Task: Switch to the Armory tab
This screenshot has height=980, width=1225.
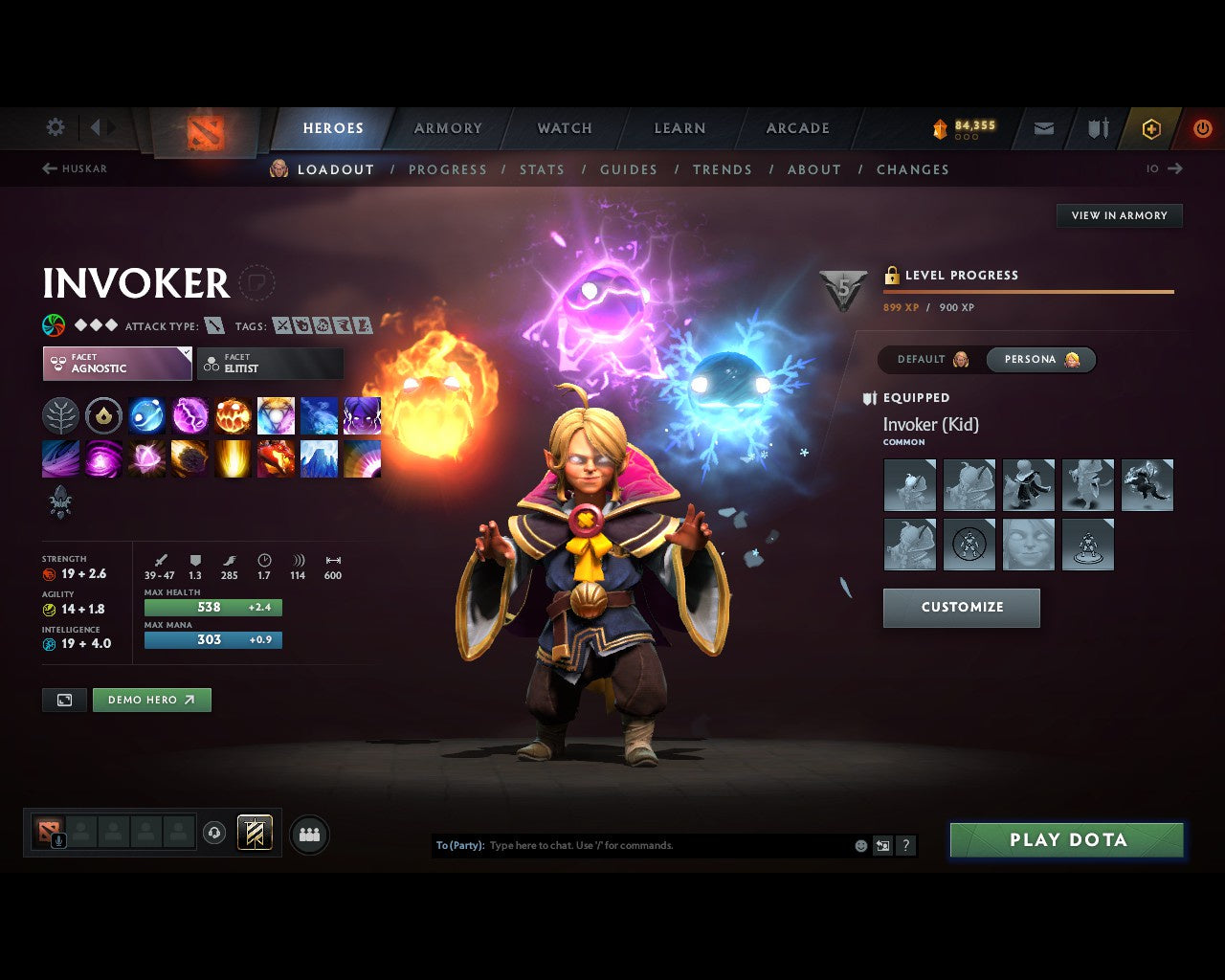Action: [x=448, y=128]
